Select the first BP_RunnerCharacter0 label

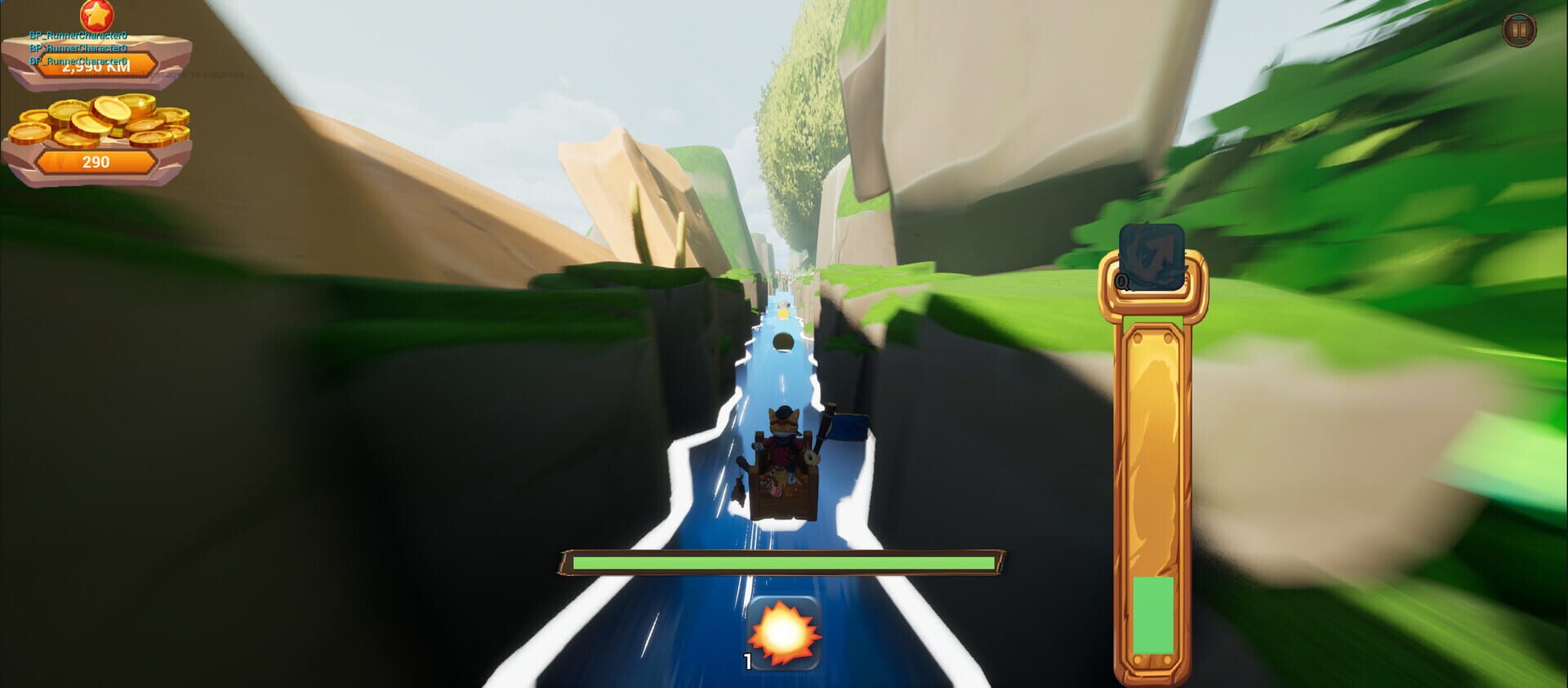point(79,36)
